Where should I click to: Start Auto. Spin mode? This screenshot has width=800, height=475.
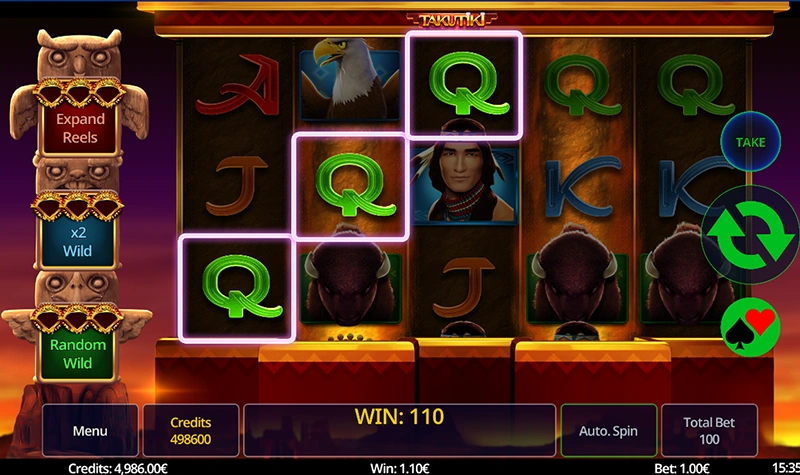pyautogui.click(x=608, y=432)
